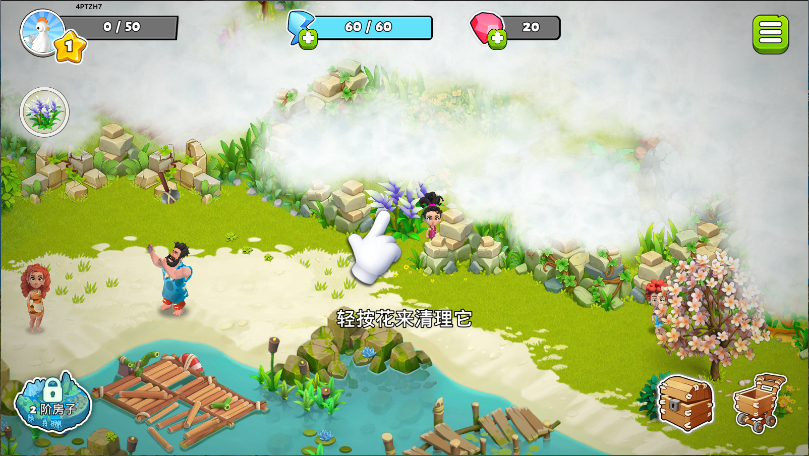
Task: Add energy with the green plus button
Action: (308, 39)
